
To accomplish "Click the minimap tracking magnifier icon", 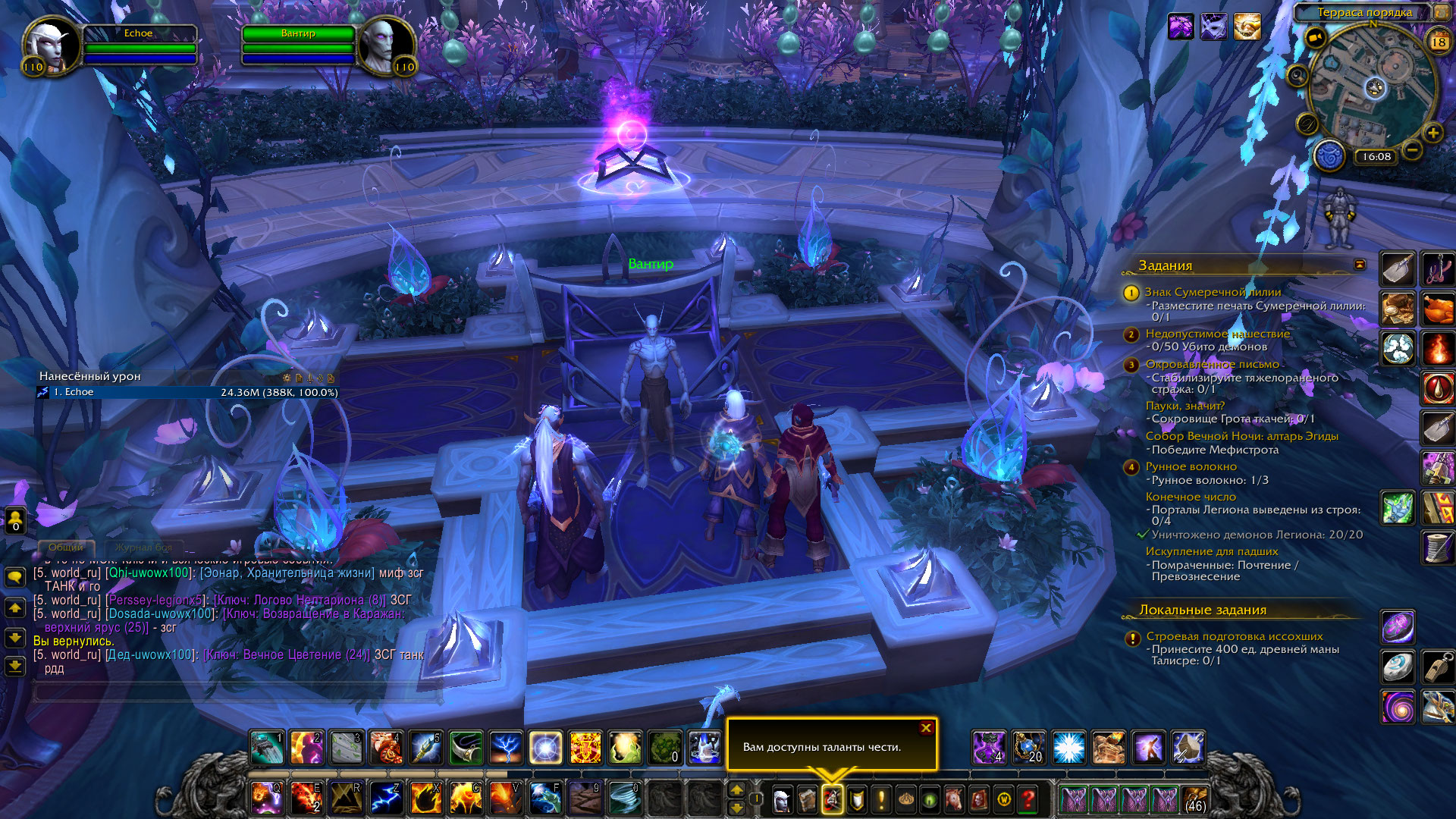I will pyautogui.click(x=1298, y=76).
